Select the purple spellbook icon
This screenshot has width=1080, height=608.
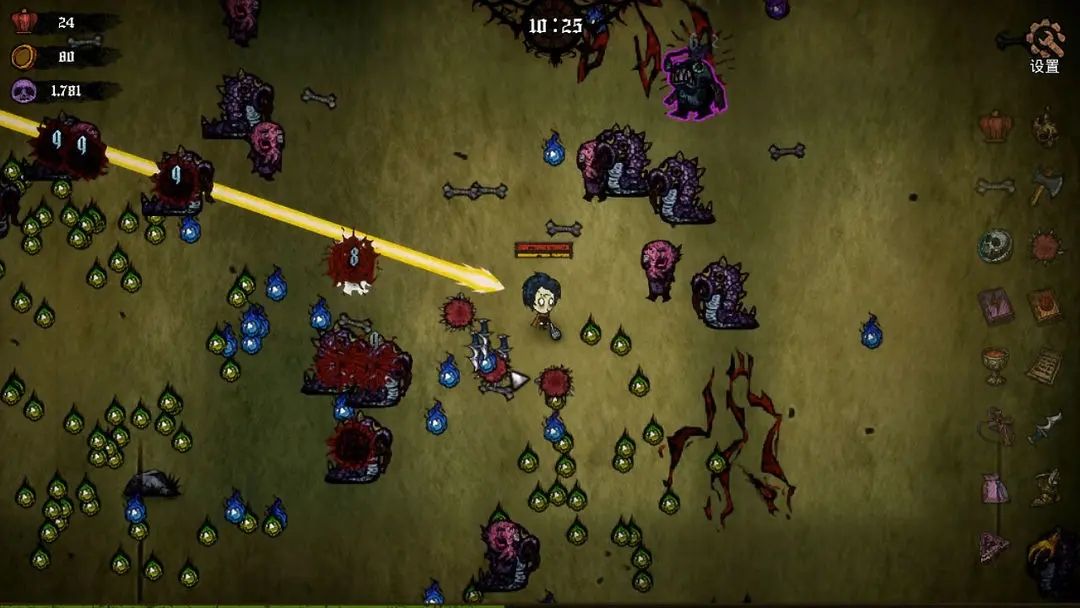coord(995,305)
